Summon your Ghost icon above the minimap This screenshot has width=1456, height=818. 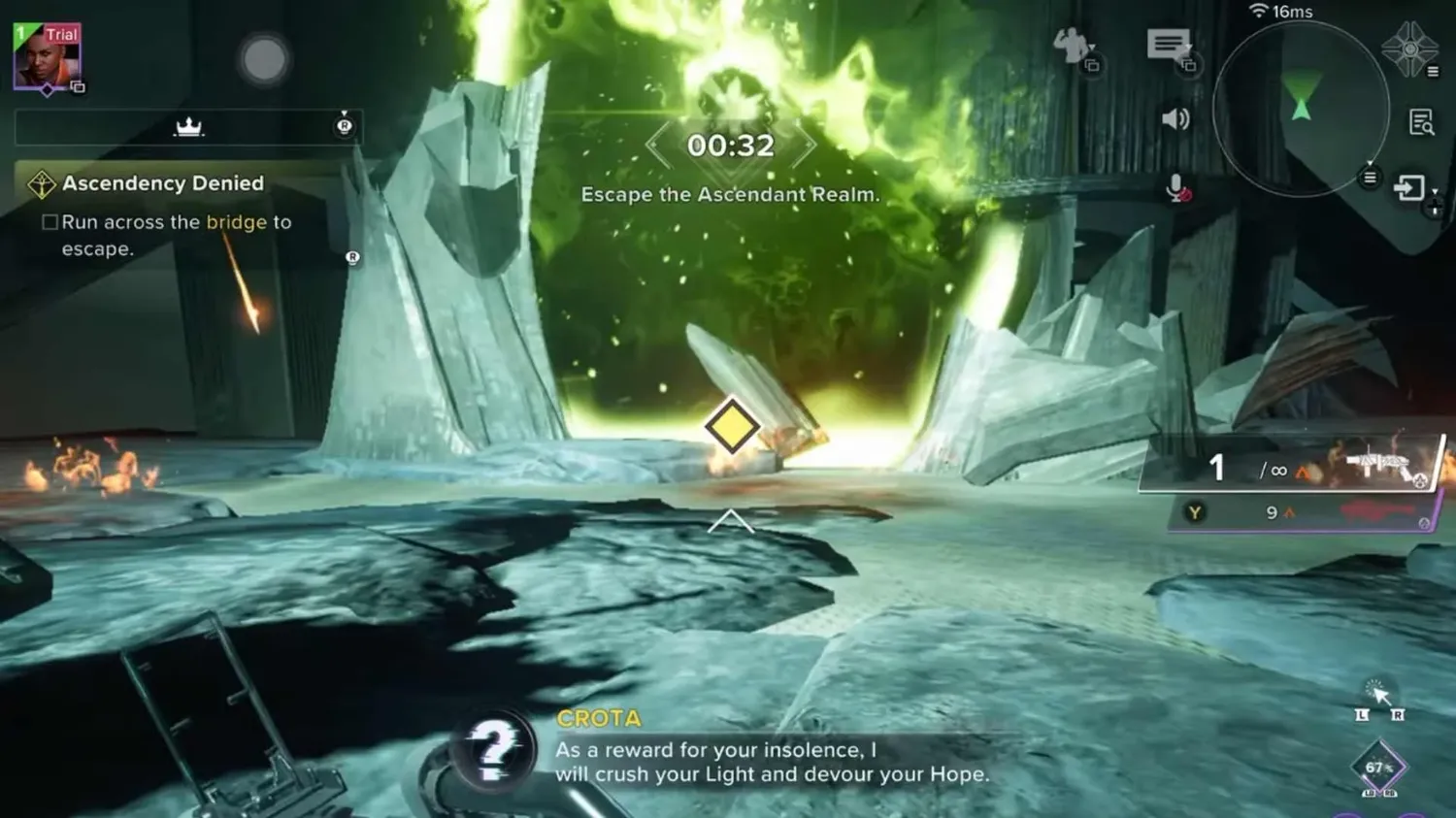[1409, 47]
